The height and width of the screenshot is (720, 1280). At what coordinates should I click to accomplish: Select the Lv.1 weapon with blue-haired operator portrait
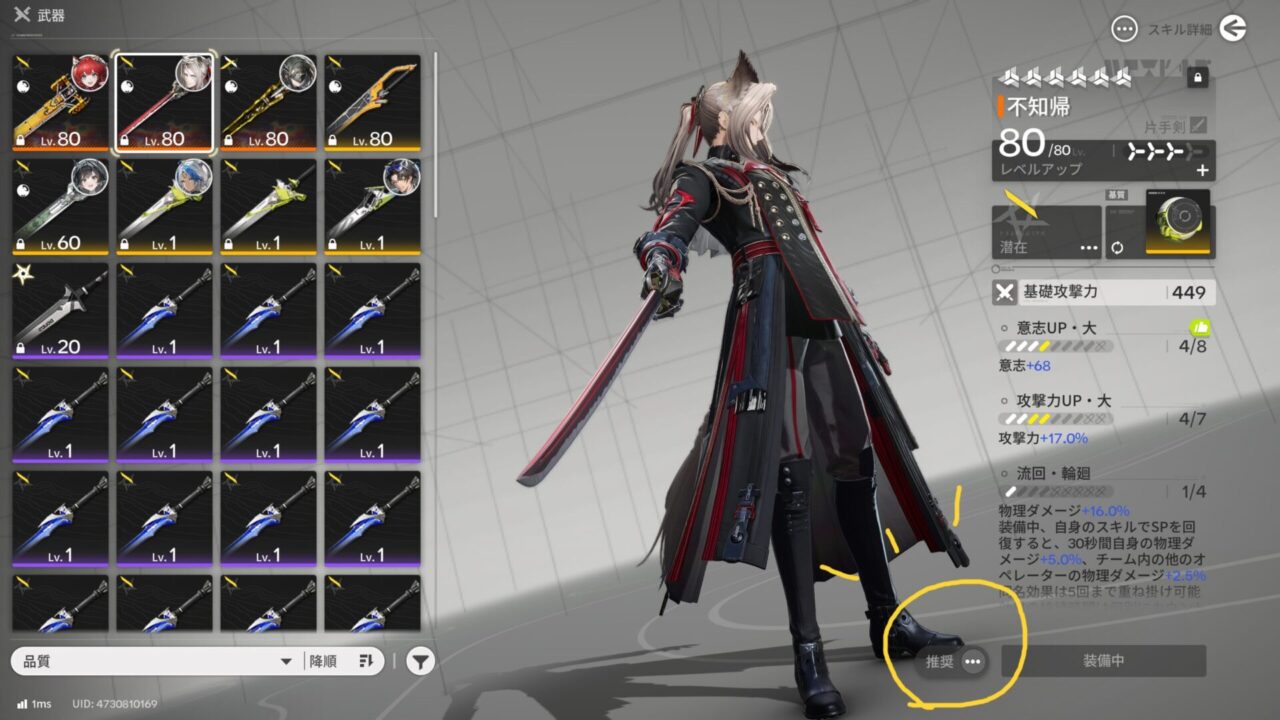pos(165,207)
